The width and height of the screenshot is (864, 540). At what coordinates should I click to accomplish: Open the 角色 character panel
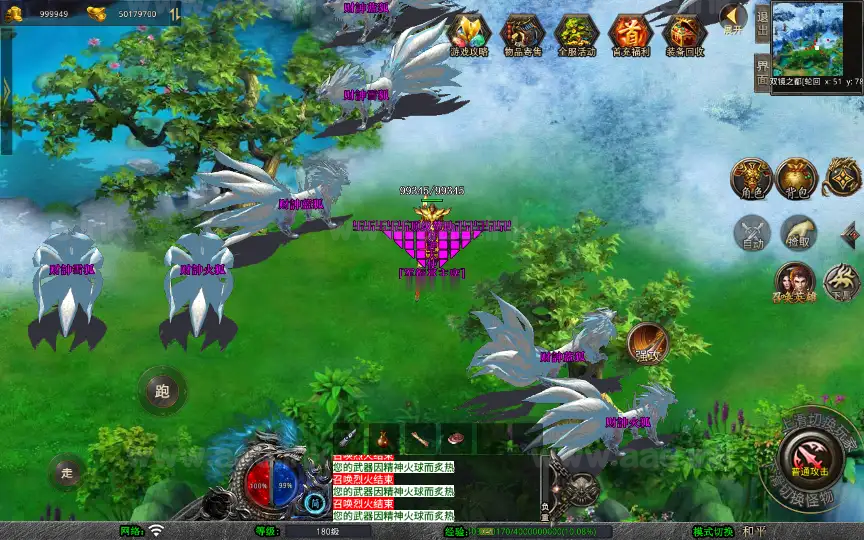pos(750,178)
